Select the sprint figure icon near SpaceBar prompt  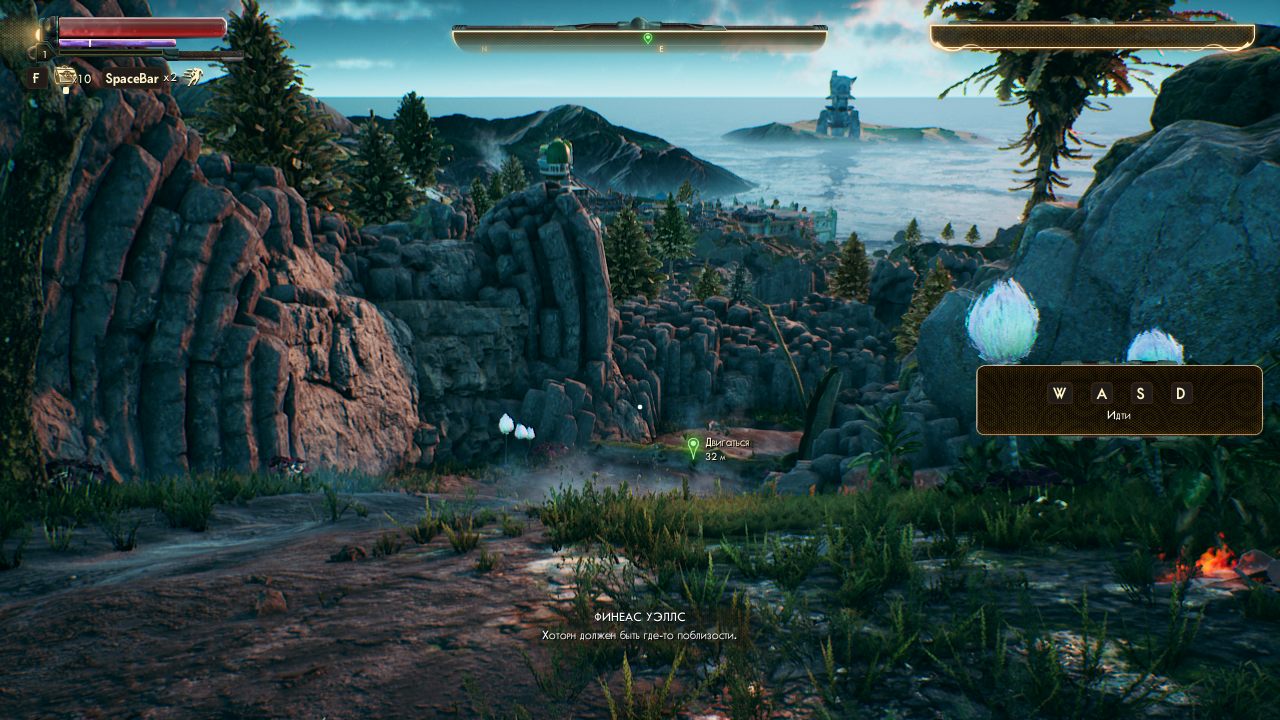[196, 77]
